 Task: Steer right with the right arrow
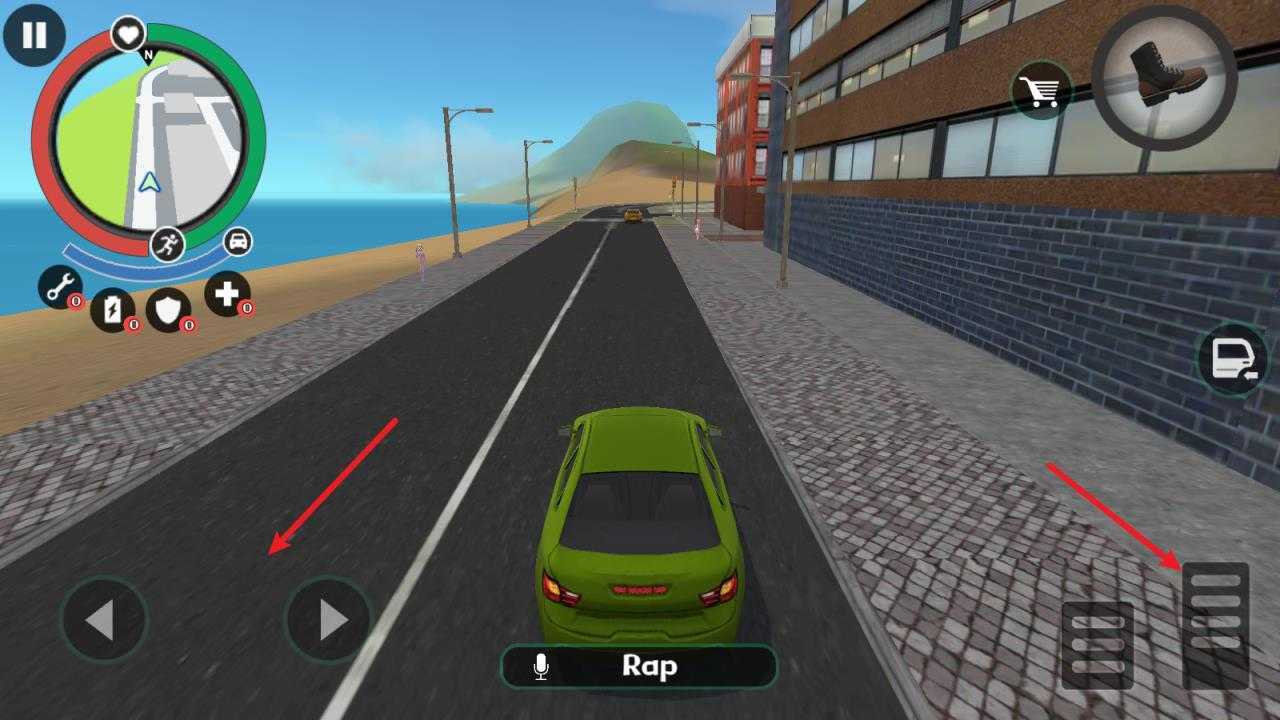329,620
